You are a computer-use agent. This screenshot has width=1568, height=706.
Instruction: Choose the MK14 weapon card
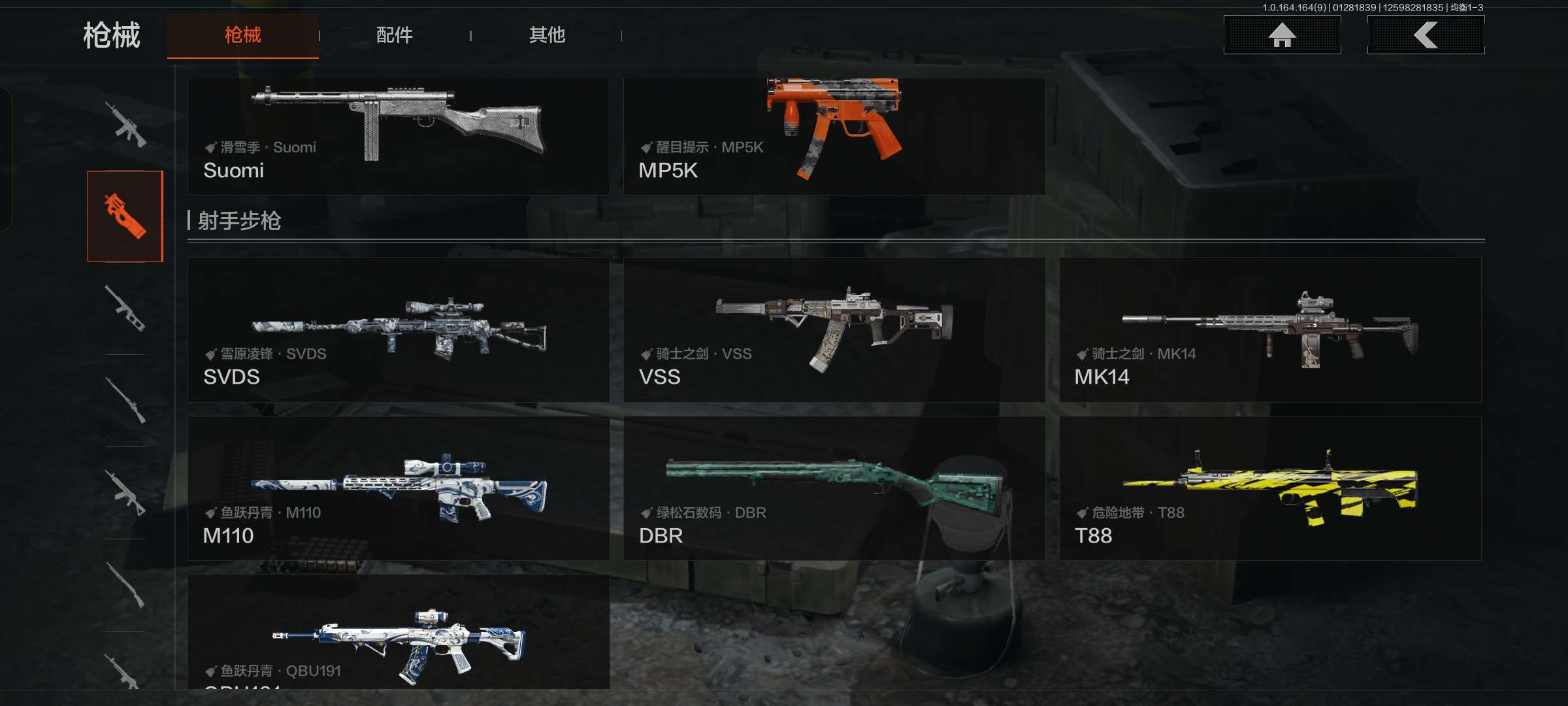click(1269, 329)
